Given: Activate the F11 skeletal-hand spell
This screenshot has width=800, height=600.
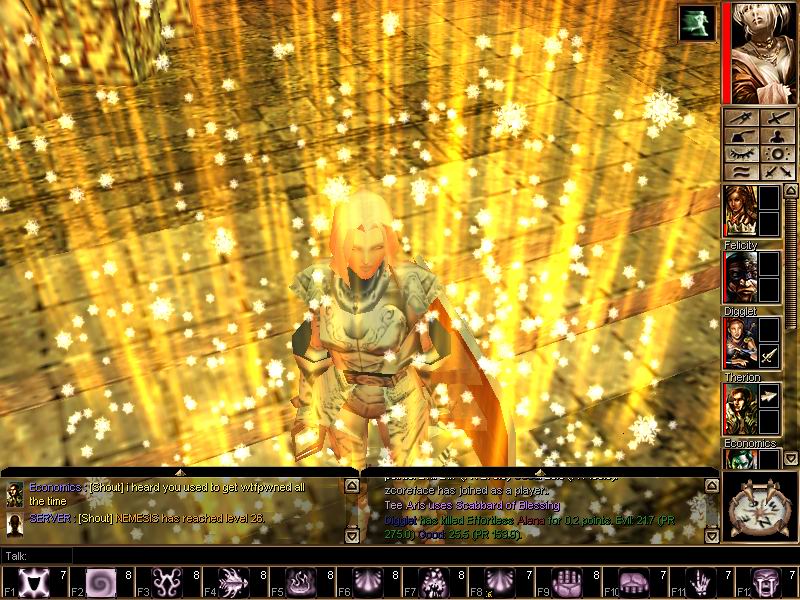Looking at the screenshot, I should pyautogui.click(x=701, y=582).
